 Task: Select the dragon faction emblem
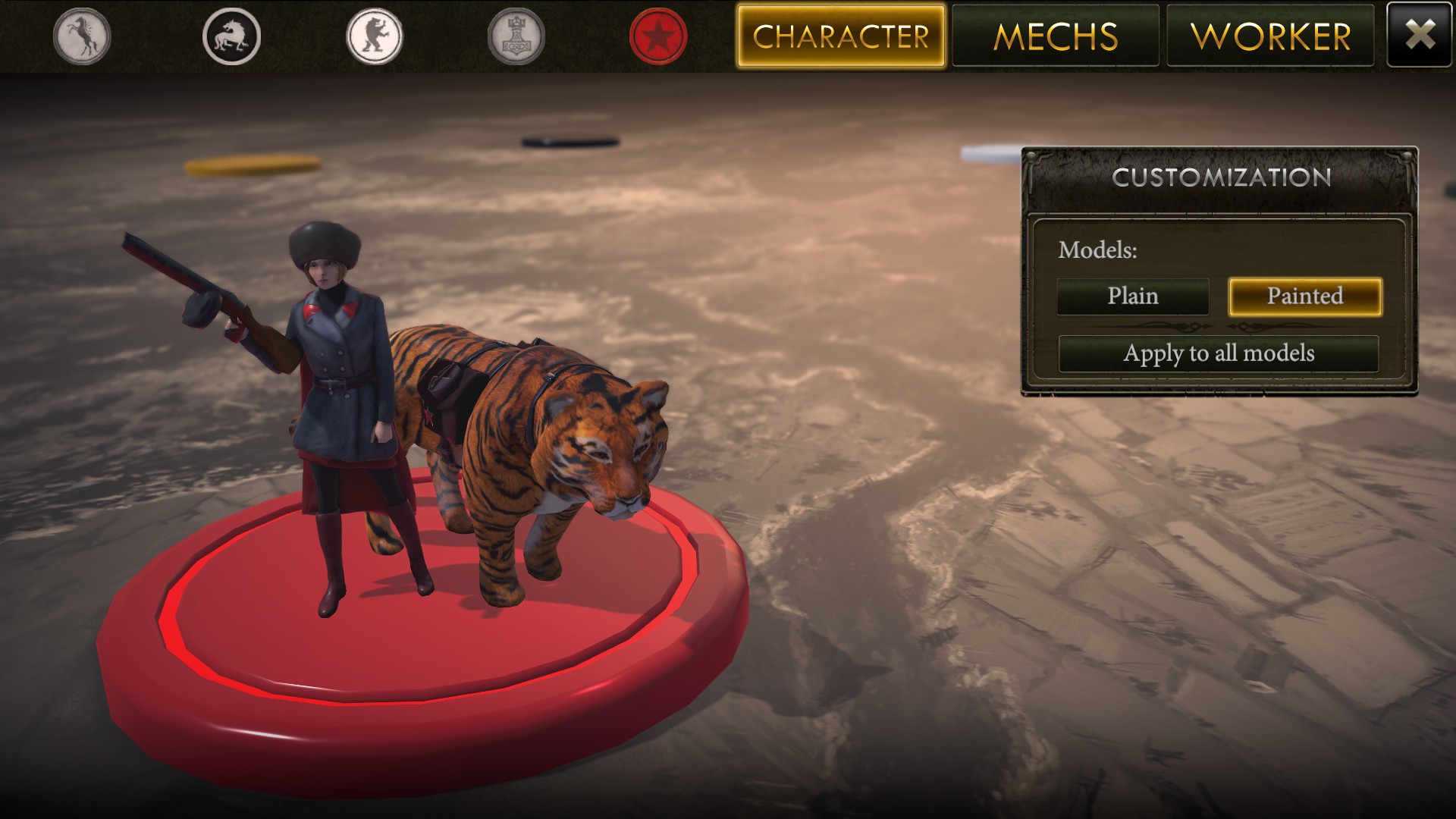point(230,34)
